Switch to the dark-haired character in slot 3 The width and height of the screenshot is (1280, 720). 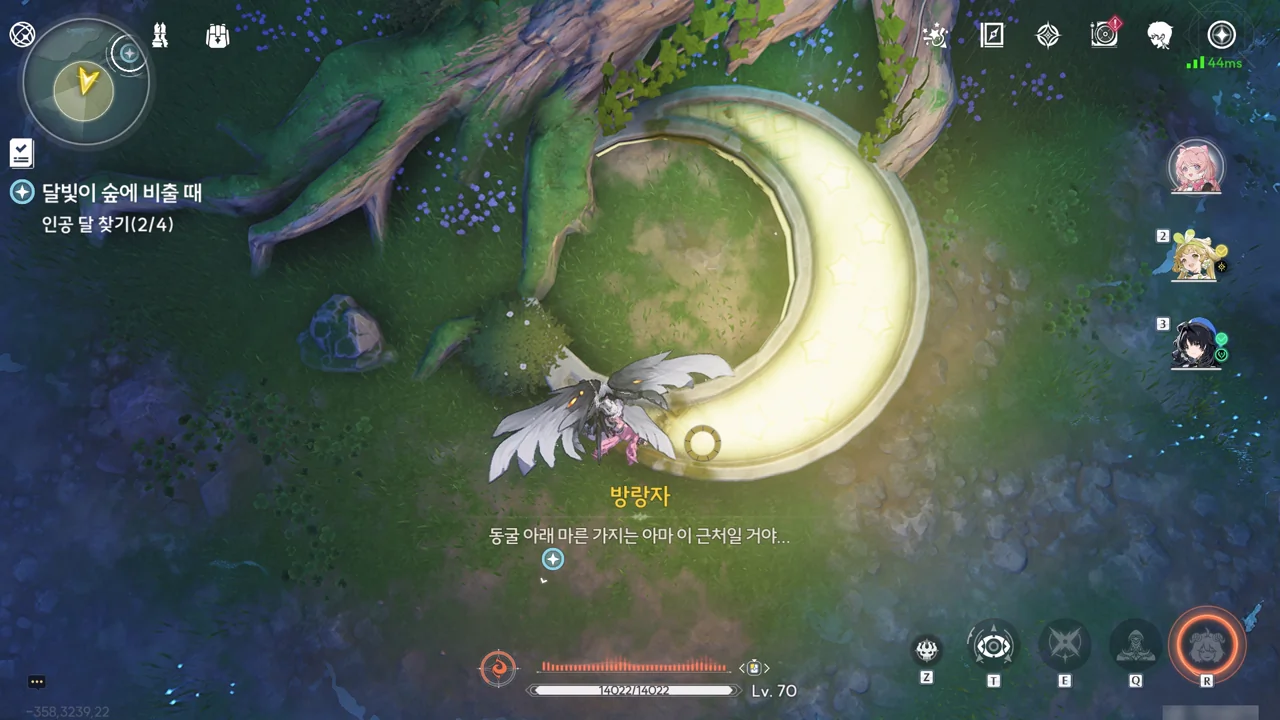point(1196,345)
